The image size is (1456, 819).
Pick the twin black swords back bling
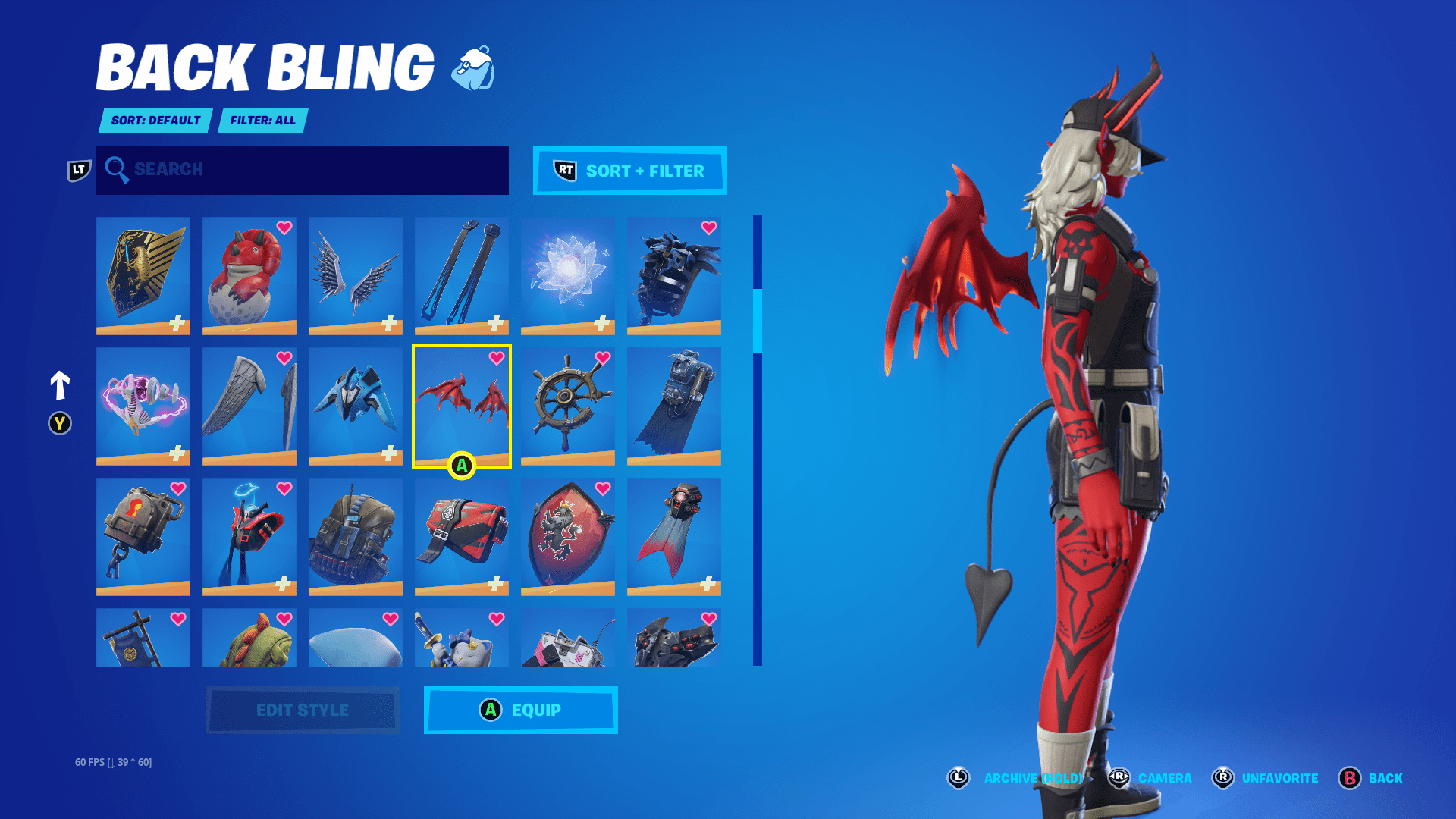click(x=462, y=275)
